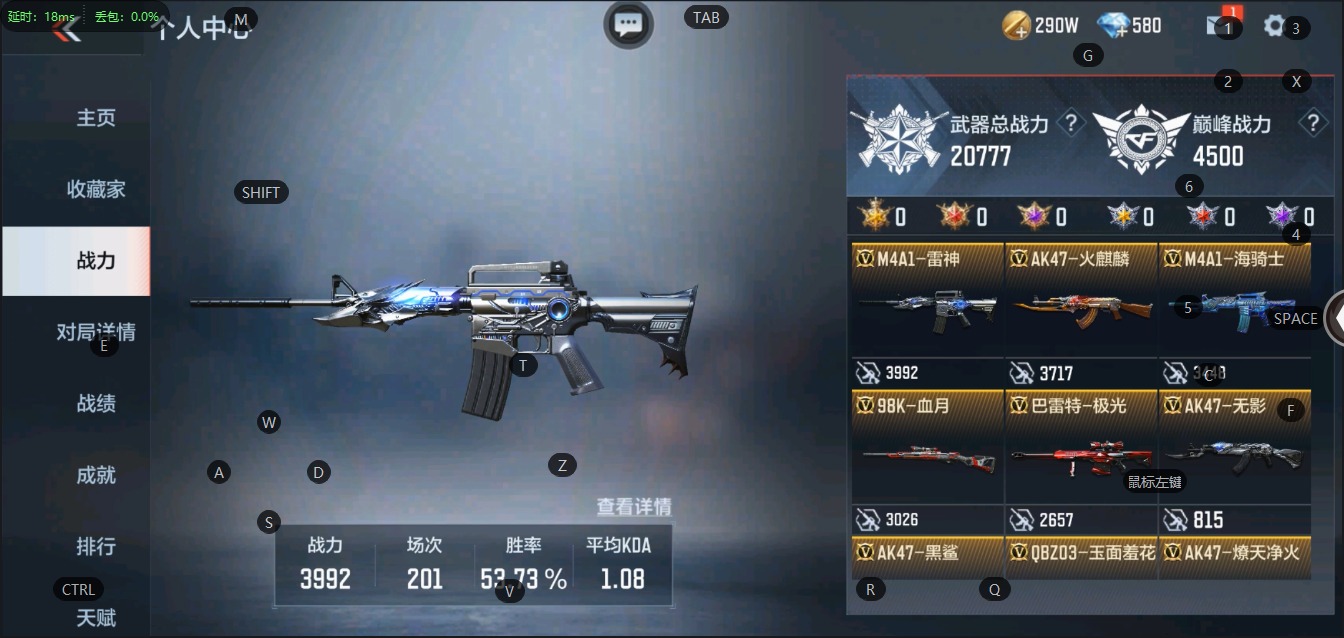This screenshot has height=638, width=1344.
Task: Open the 成就 tab
Action: 96,475
